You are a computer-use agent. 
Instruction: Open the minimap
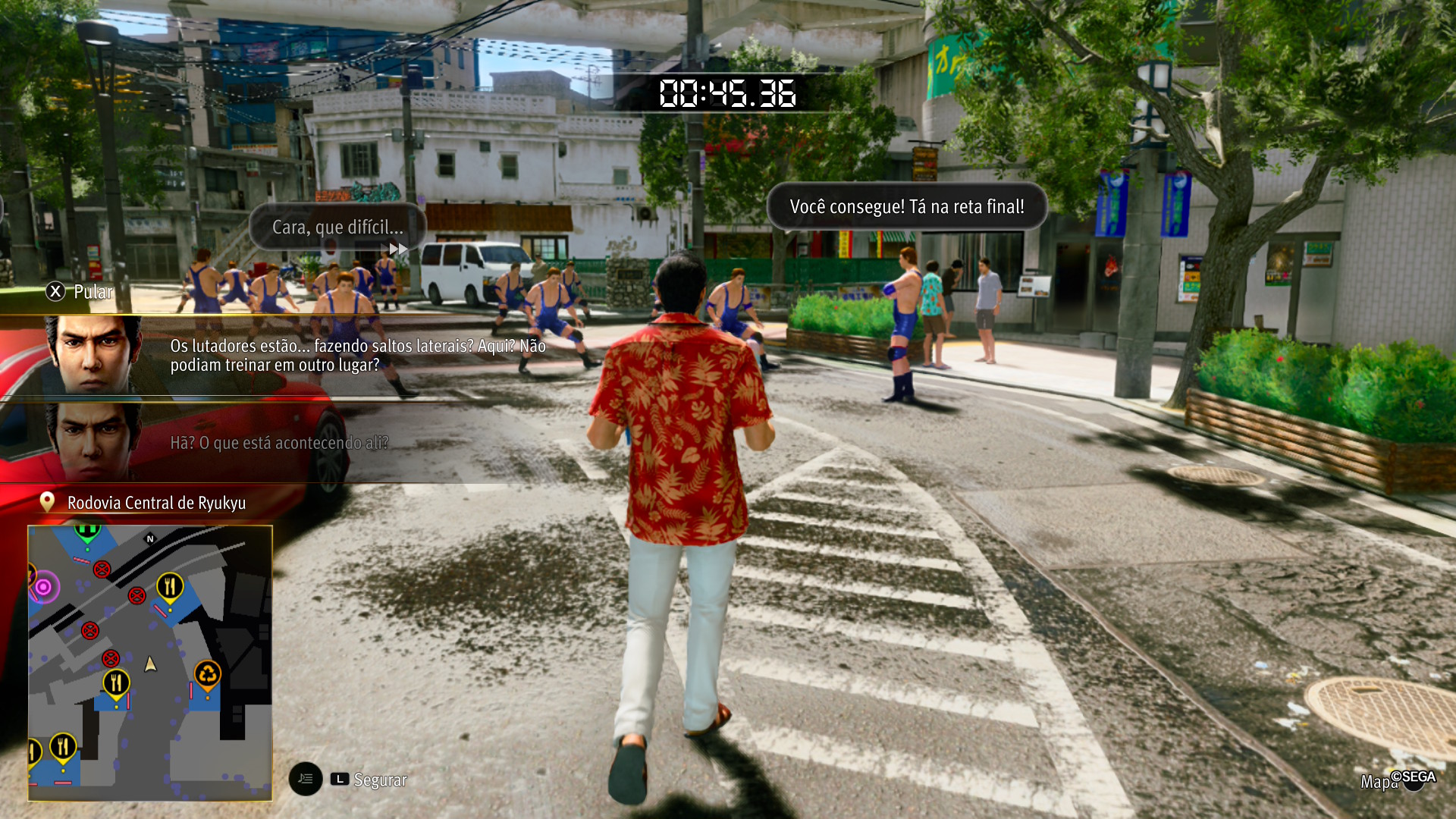(149, 662)
